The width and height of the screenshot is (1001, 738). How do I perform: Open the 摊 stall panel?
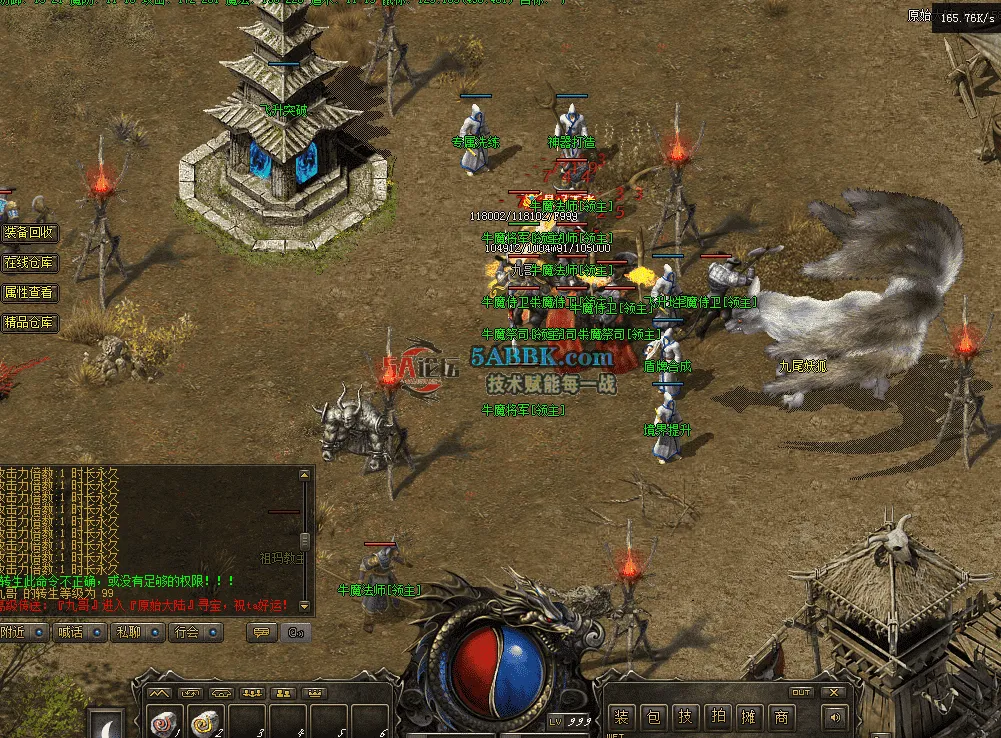pos(749,717)
